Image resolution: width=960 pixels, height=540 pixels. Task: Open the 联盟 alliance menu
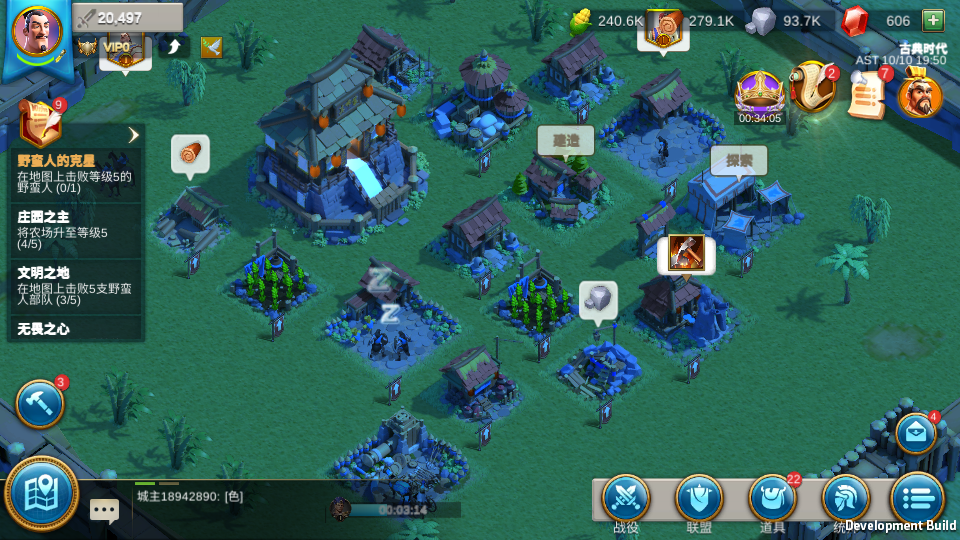click(699, 500)
